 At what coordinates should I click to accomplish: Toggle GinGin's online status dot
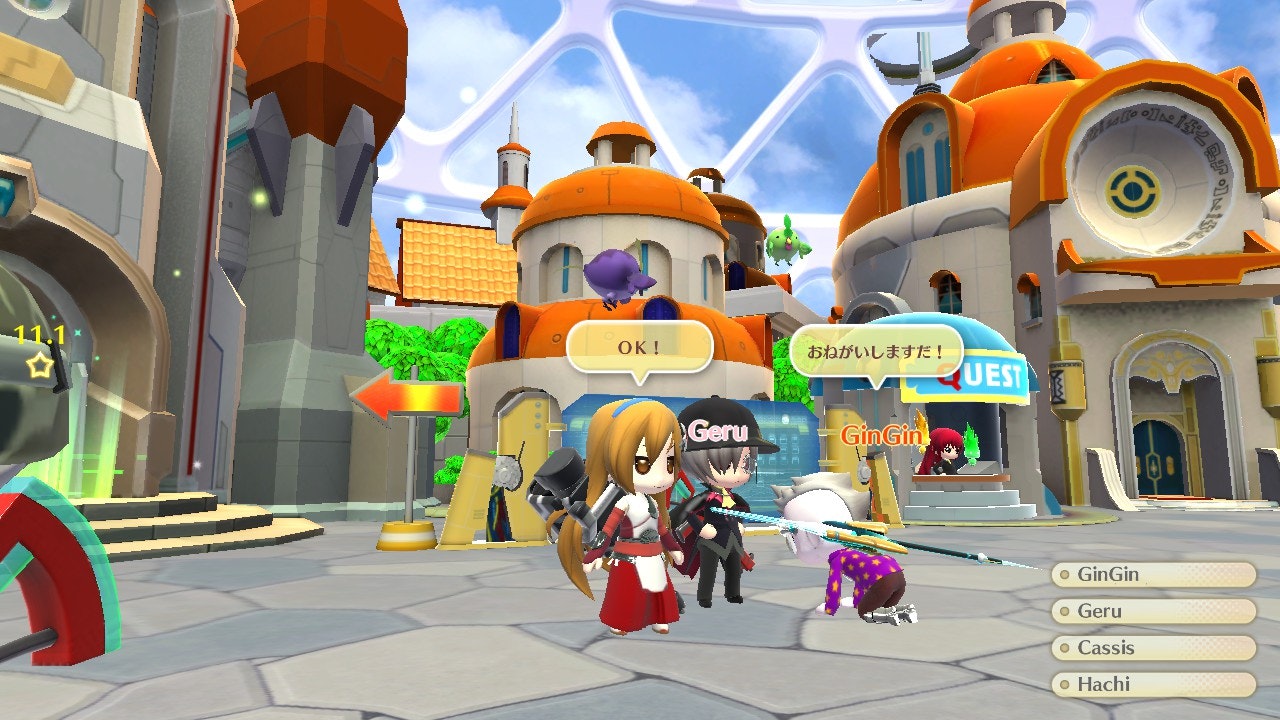tap(1064, 574)
